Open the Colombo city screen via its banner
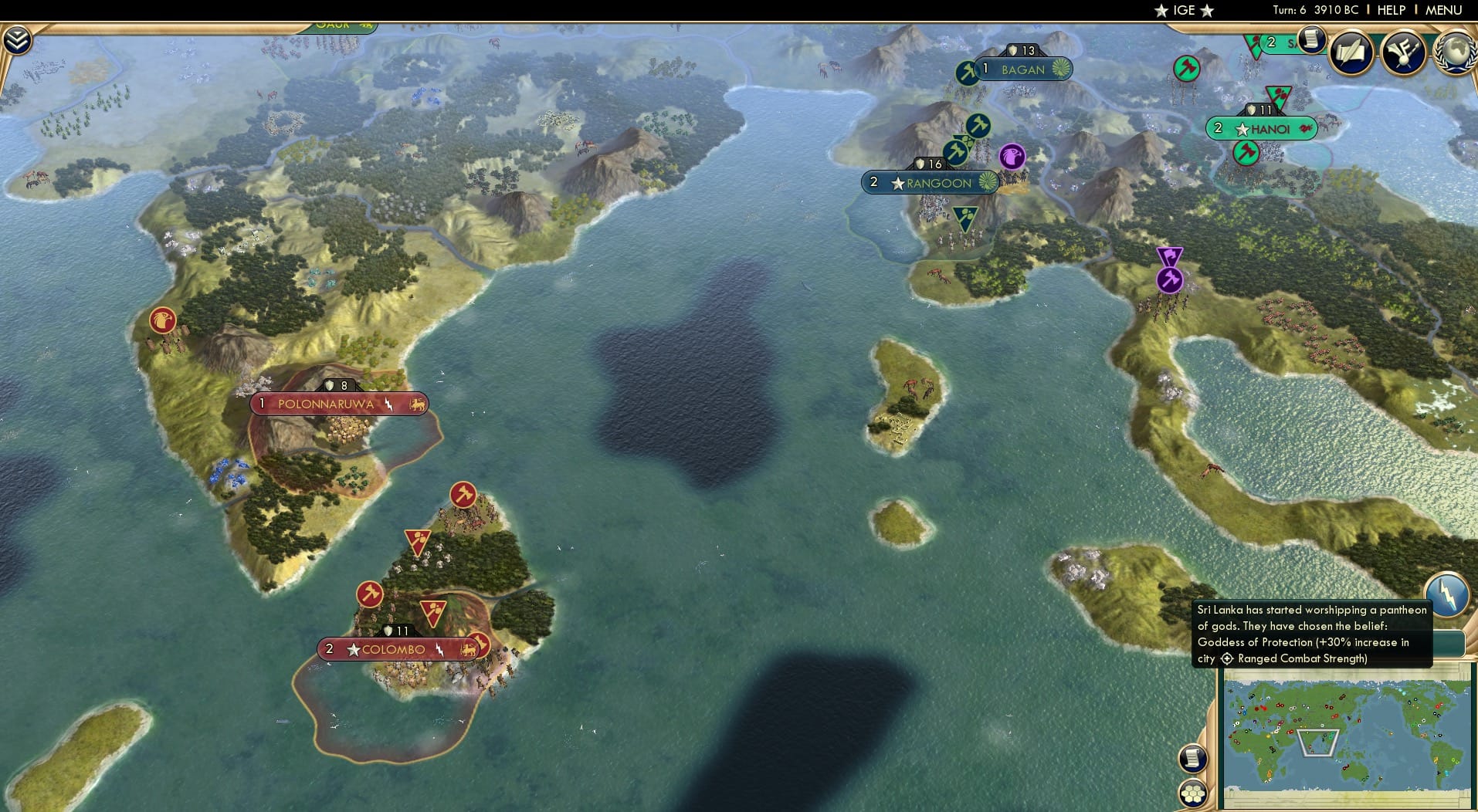Viewport: 1478px width, 812px height. [x=398, y=649]
